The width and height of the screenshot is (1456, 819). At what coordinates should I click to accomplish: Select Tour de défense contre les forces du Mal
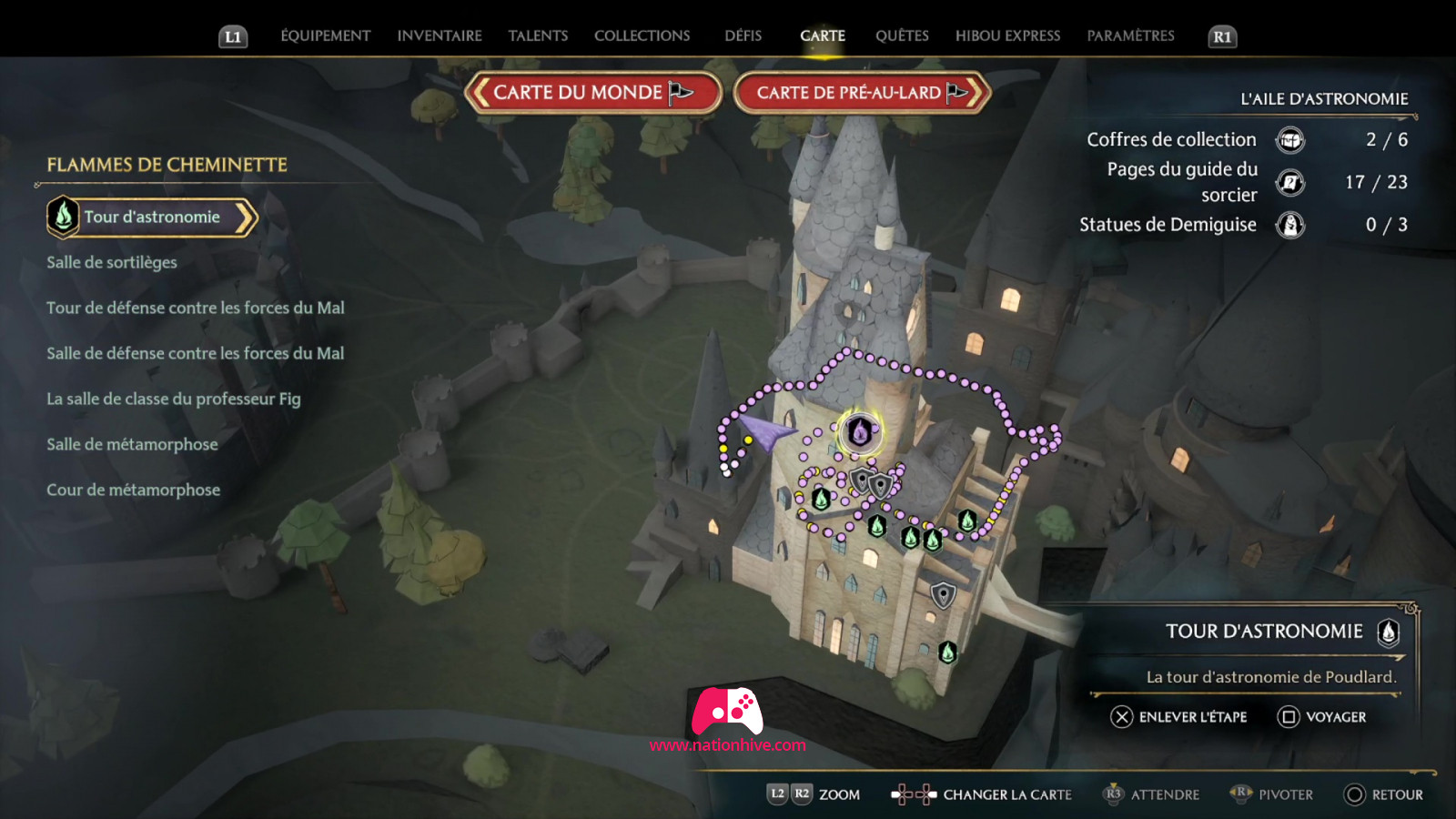(196, 308)
